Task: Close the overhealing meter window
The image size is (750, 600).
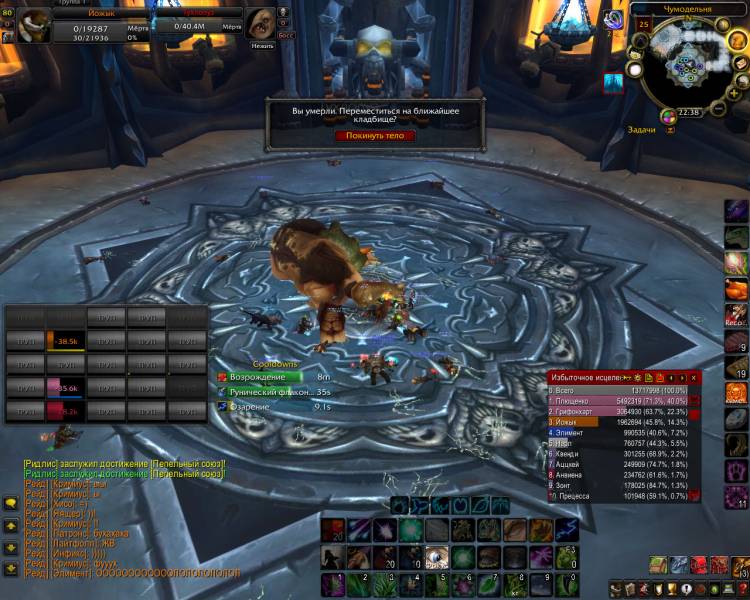Action: point(694,377)
